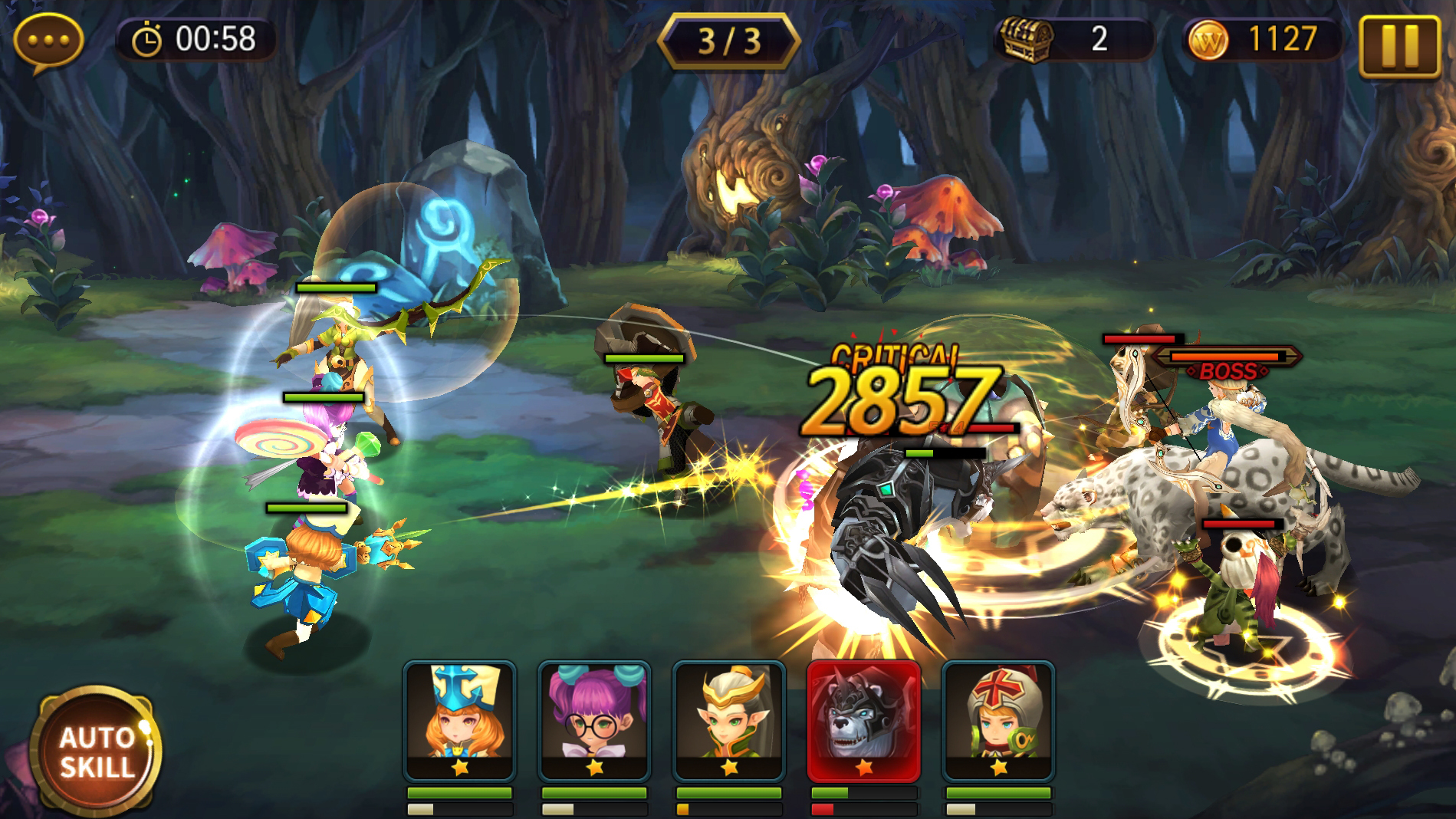Pause the battle
The height and width of the screenshot is (819, 1456).
pyautogui.click(x=1399, y=46)
